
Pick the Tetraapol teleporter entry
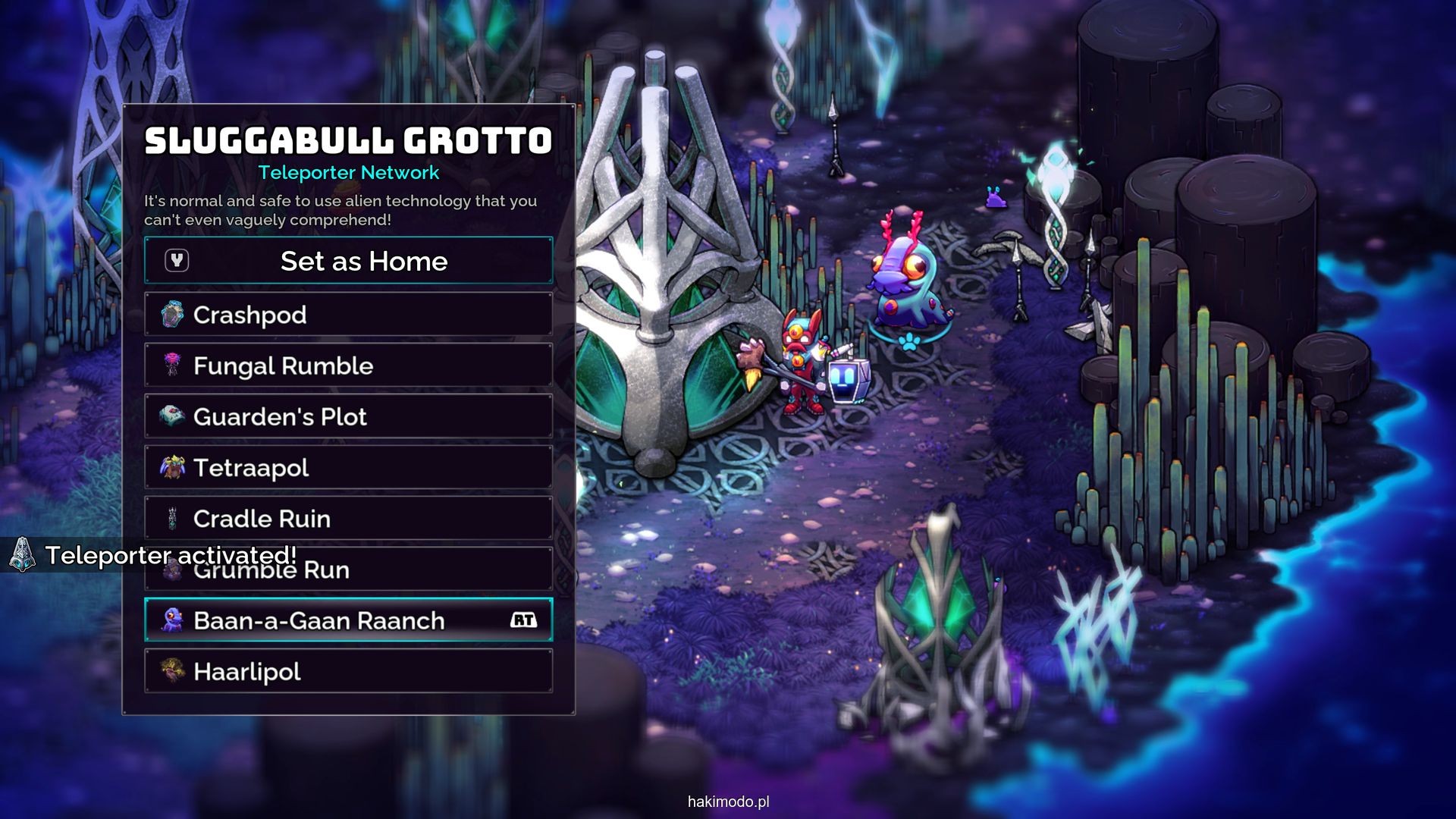click(348, 467)
